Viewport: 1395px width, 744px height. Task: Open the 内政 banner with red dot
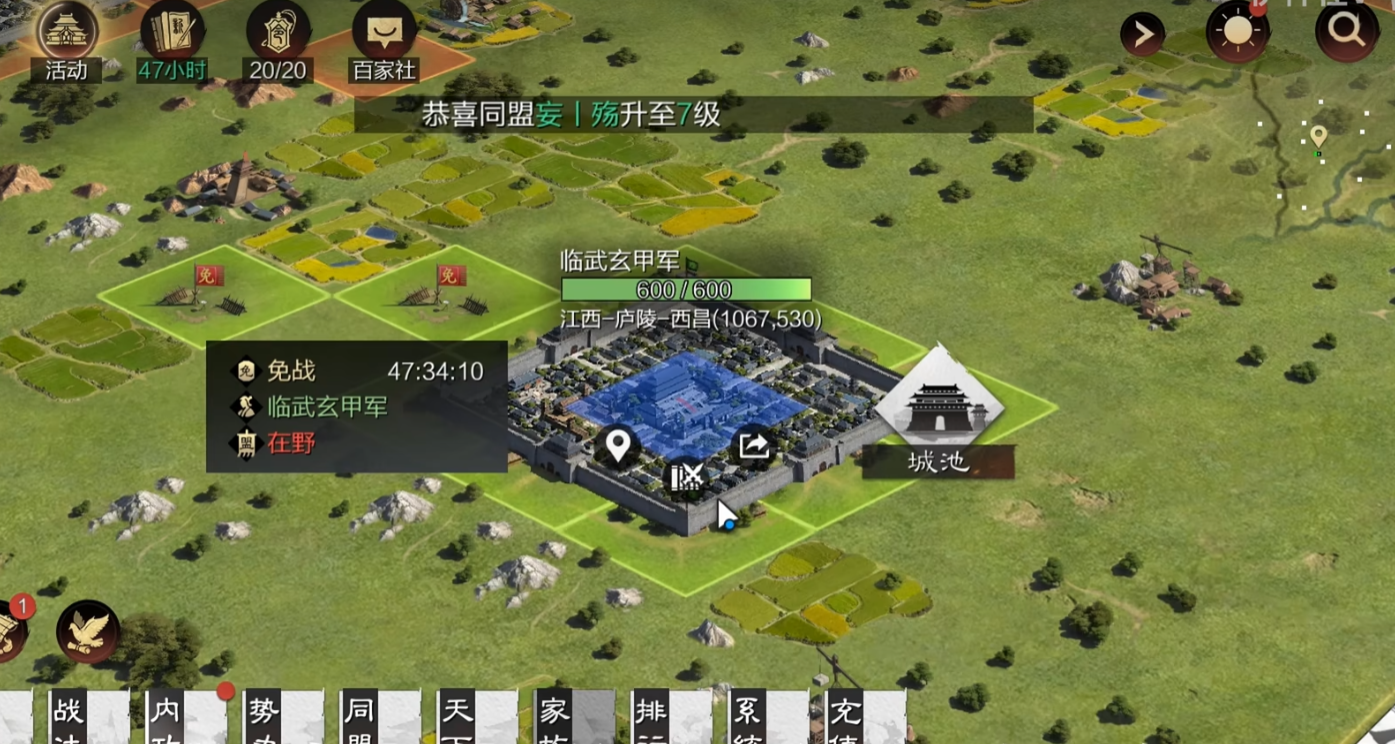(x=166, y=718)
